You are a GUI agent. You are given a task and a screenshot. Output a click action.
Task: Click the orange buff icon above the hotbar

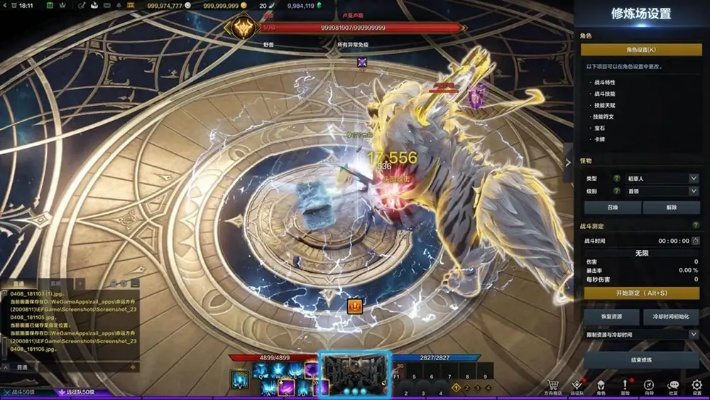click(x=354, y=306)
